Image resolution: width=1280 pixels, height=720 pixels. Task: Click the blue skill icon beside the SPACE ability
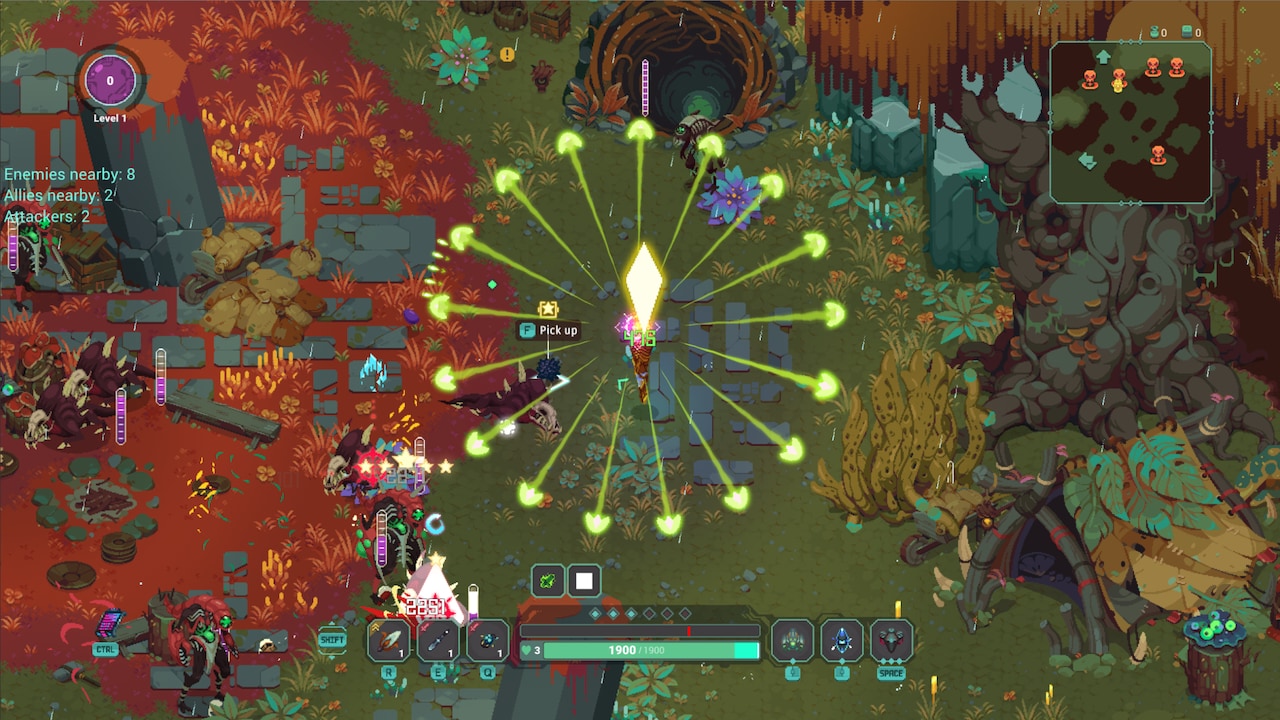842,640
